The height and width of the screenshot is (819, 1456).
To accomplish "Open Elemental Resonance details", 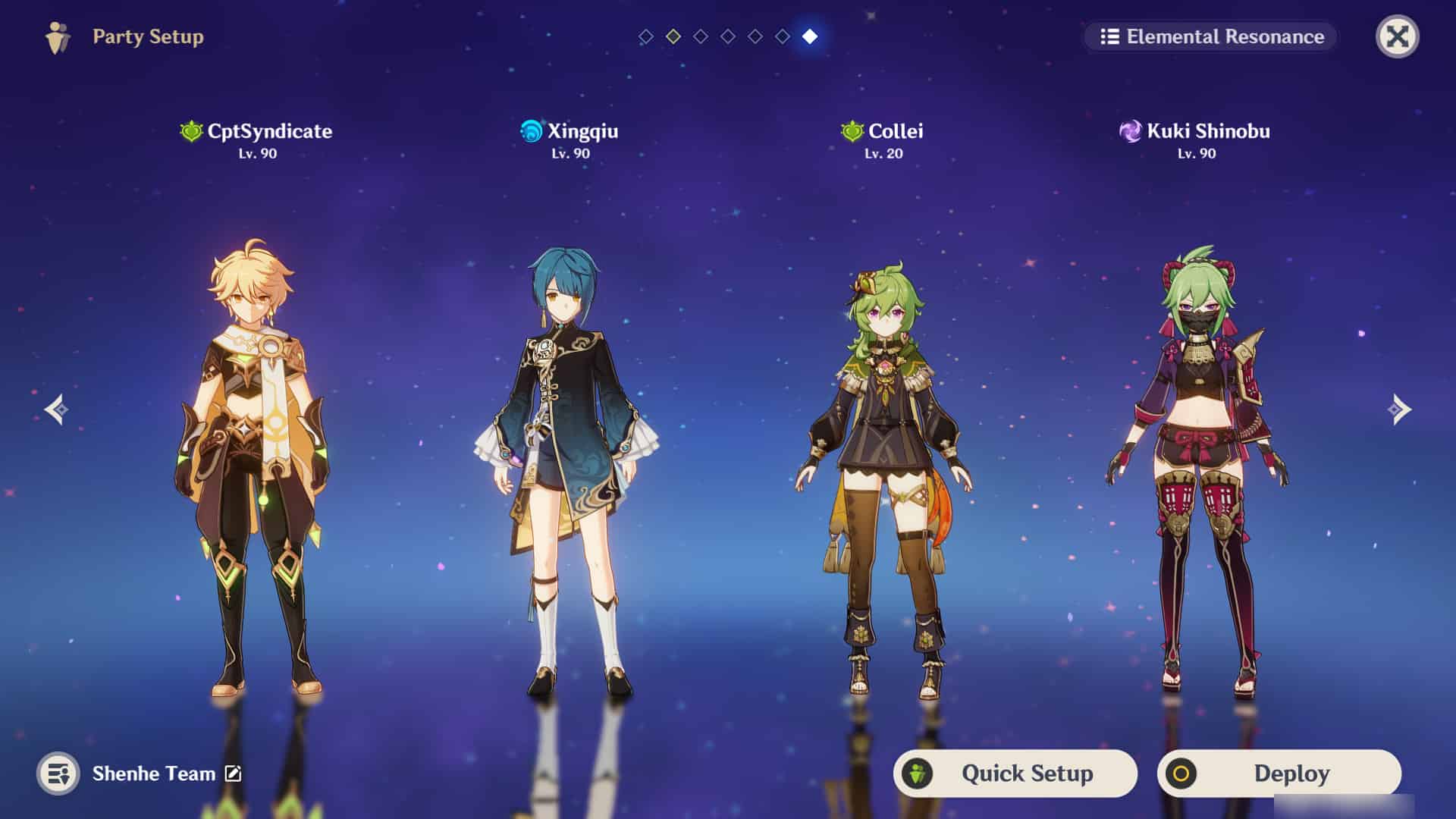I will click(x=1208, y=36).
